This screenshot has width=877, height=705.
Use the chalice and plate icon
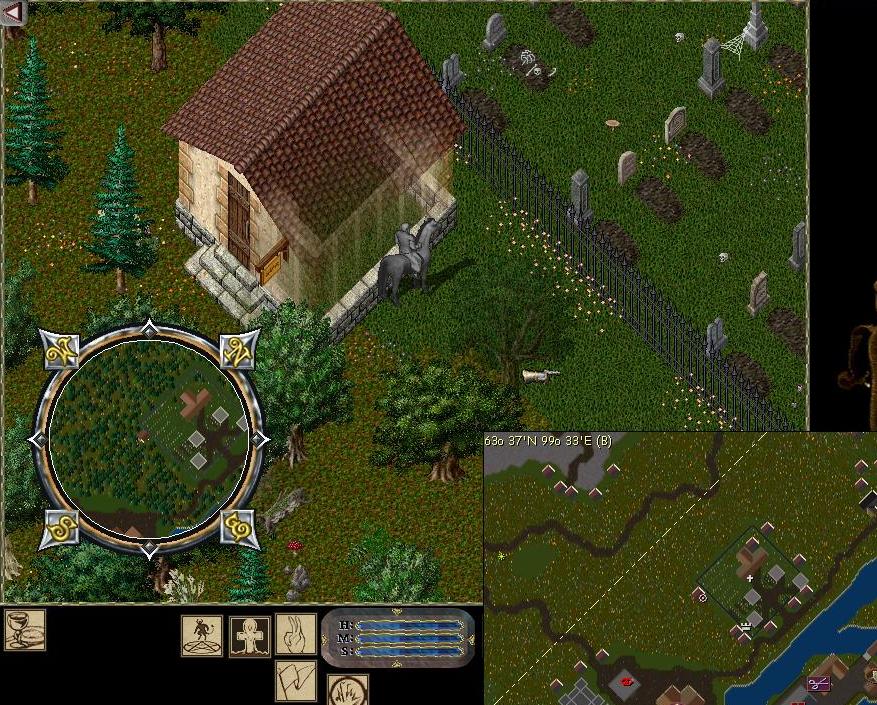[24, 630]
